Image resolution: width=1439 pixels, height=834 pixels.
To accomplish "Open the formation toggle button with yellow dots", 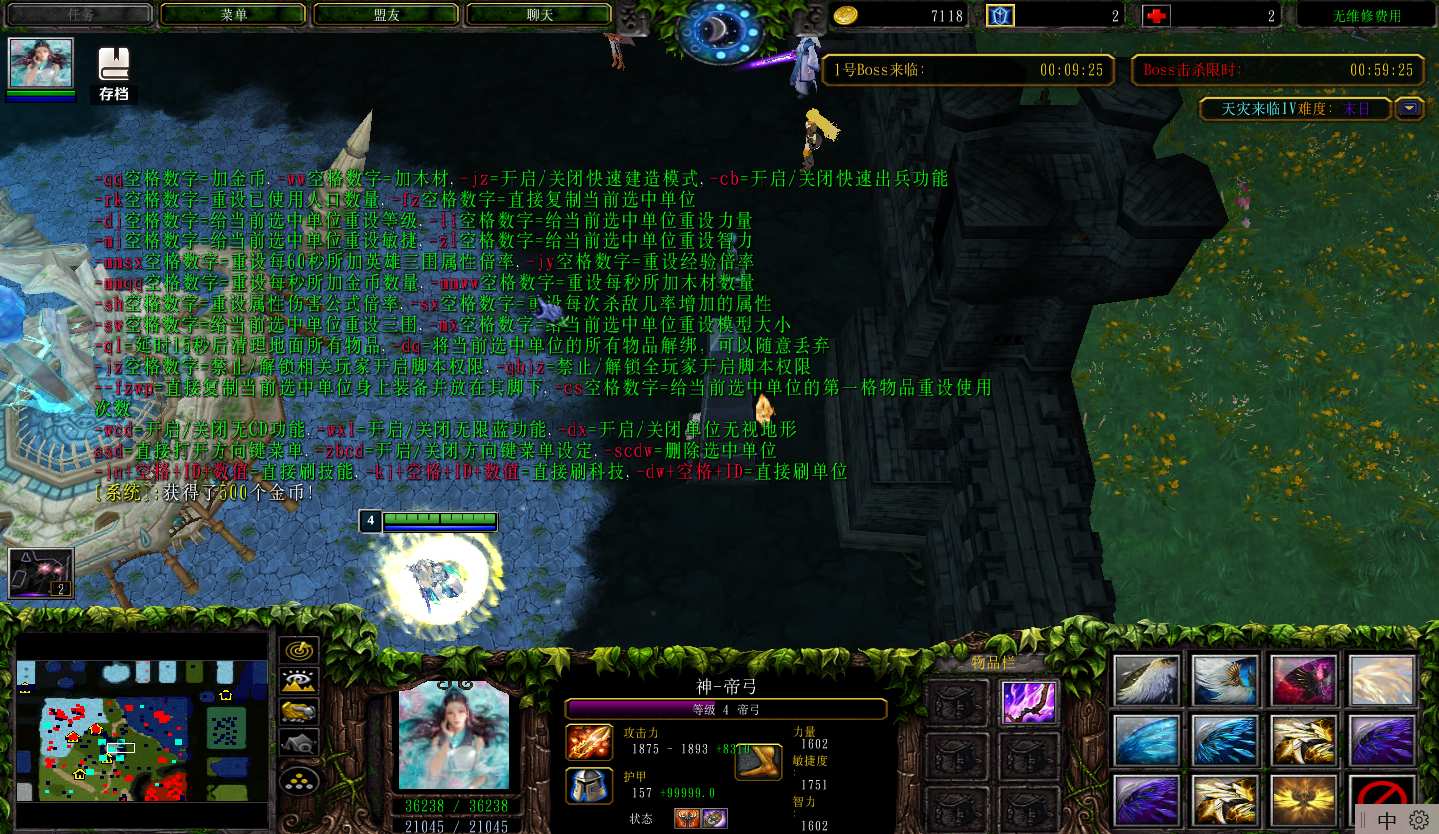I will 299,780.
